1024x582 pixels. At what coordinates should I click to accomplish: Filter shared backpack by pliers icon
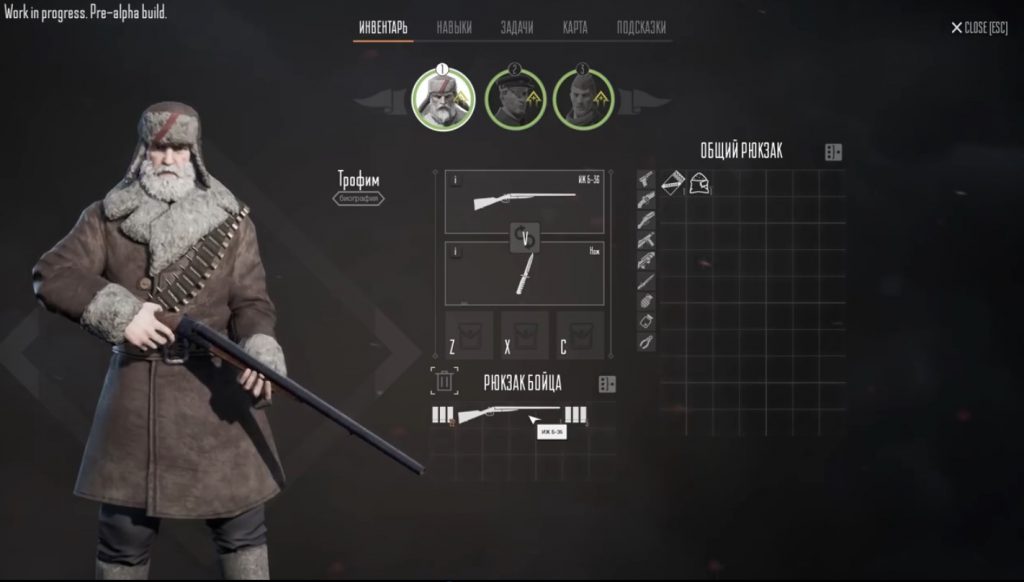tap(646, 342)
